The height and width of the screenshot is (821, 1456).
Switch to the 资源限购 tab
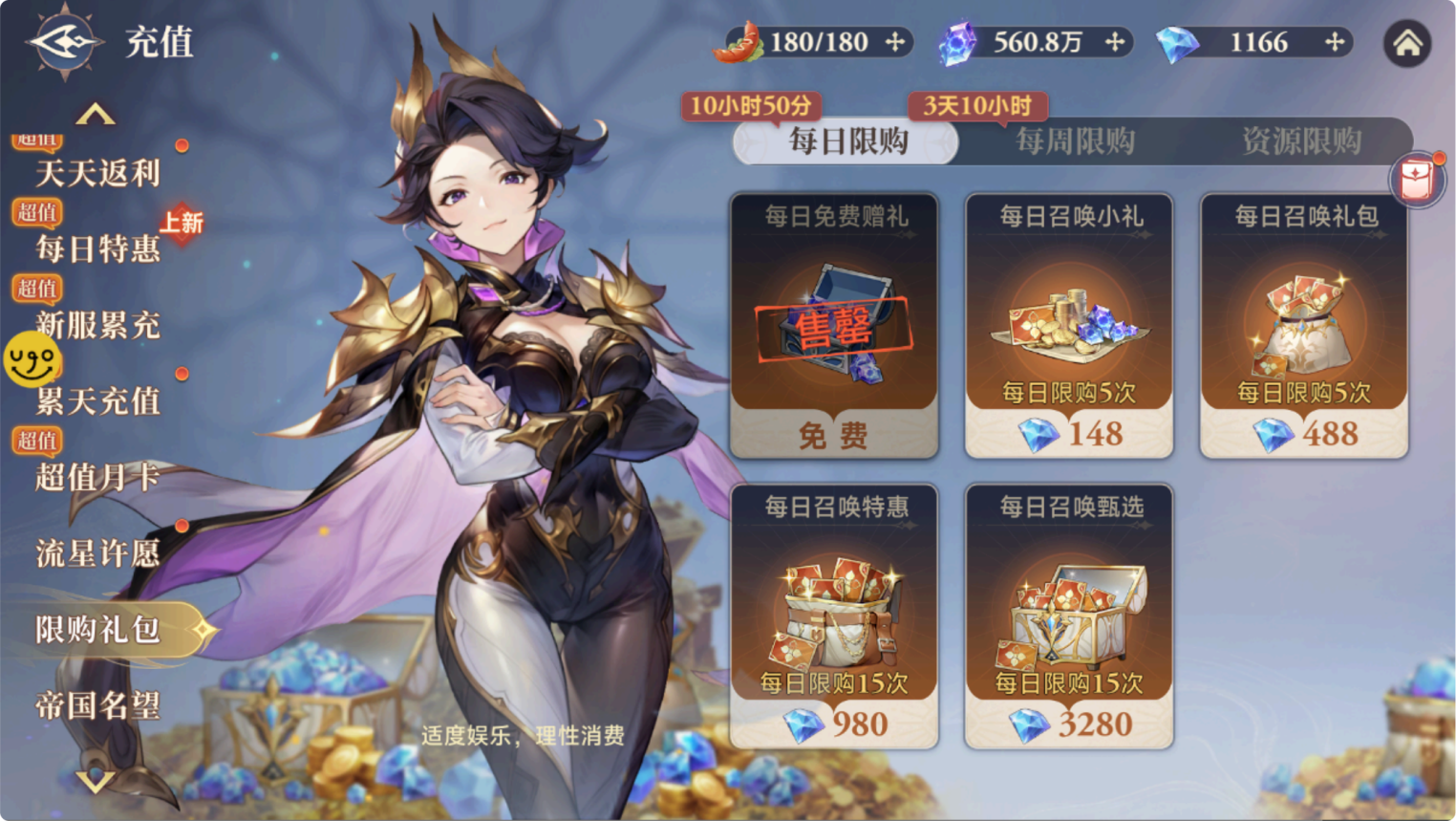pyautogui.click(x=1301, y=141)
